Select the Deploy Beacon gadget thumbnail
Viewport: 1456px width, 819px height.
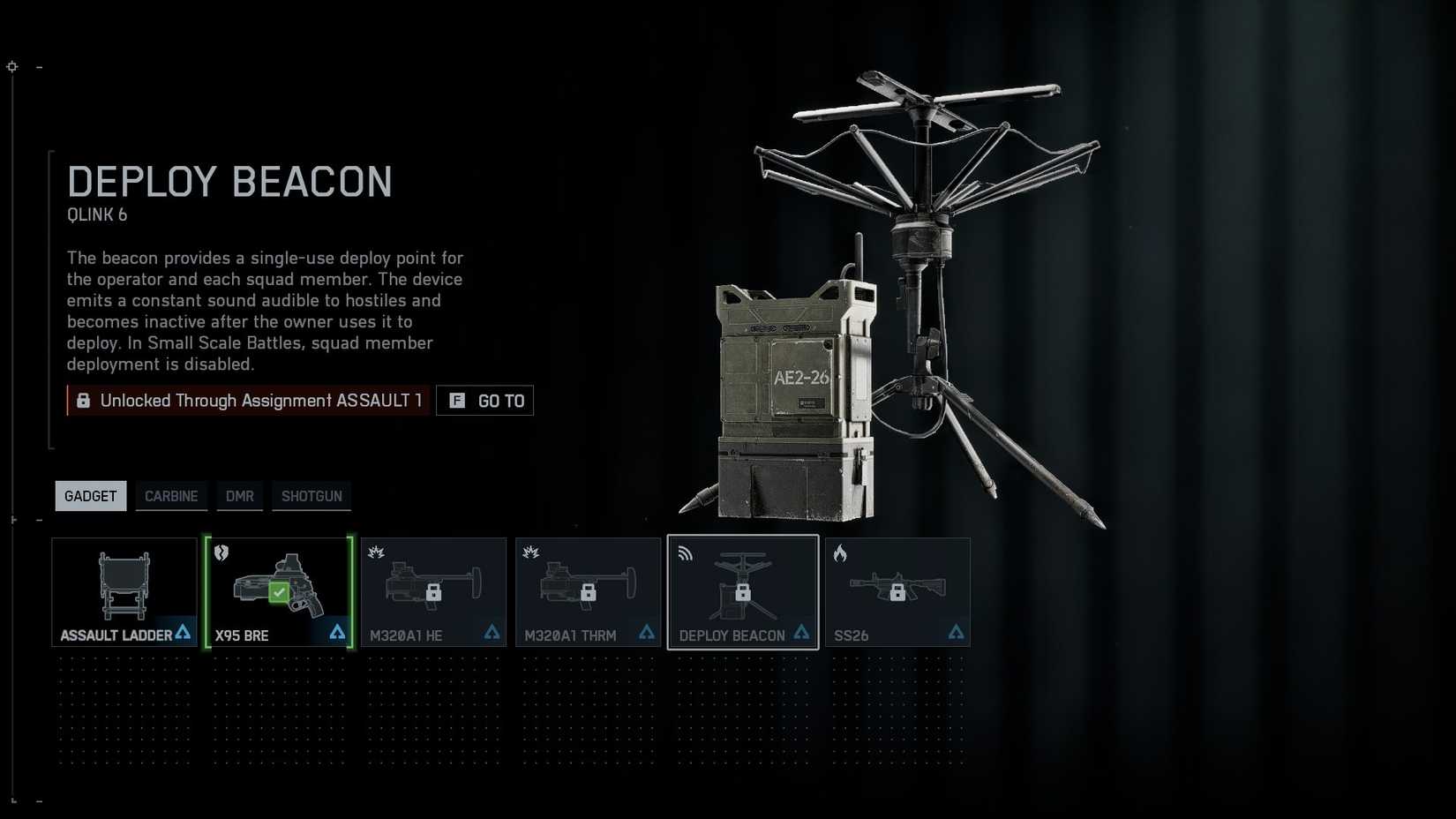(x=743, y=591)
